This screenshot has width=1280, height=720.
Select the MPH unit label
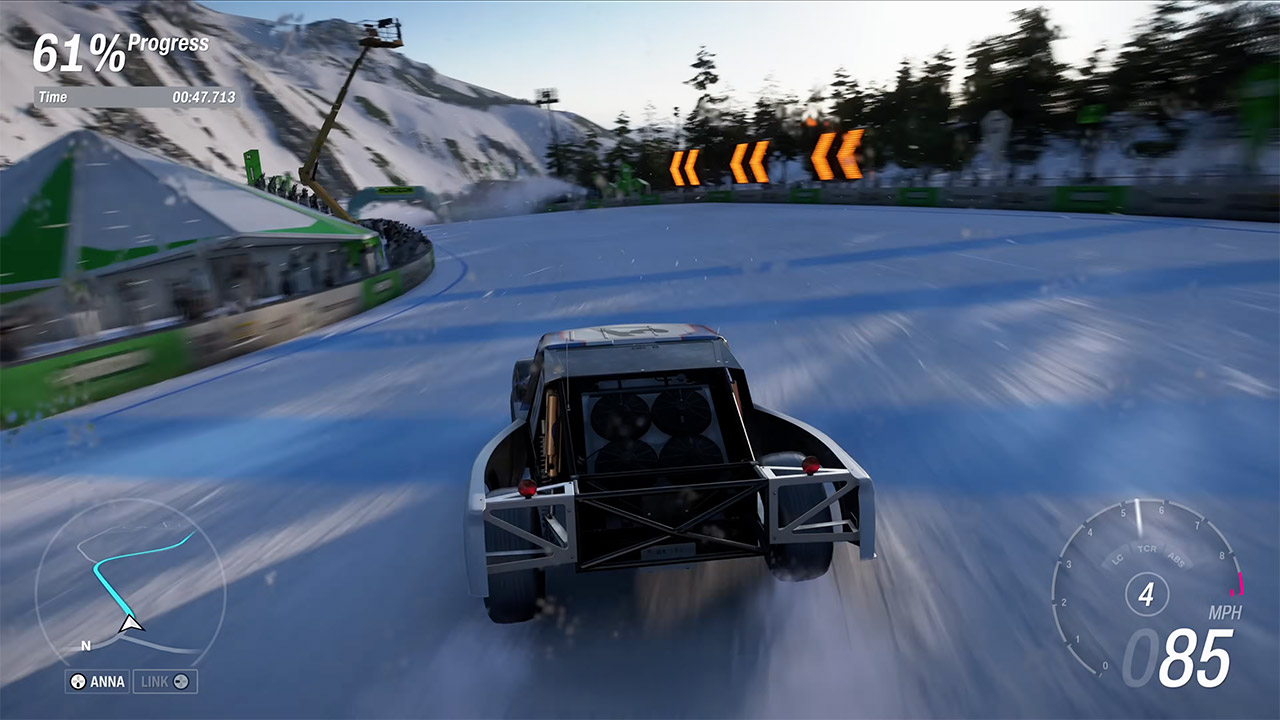coord(1226,611)
